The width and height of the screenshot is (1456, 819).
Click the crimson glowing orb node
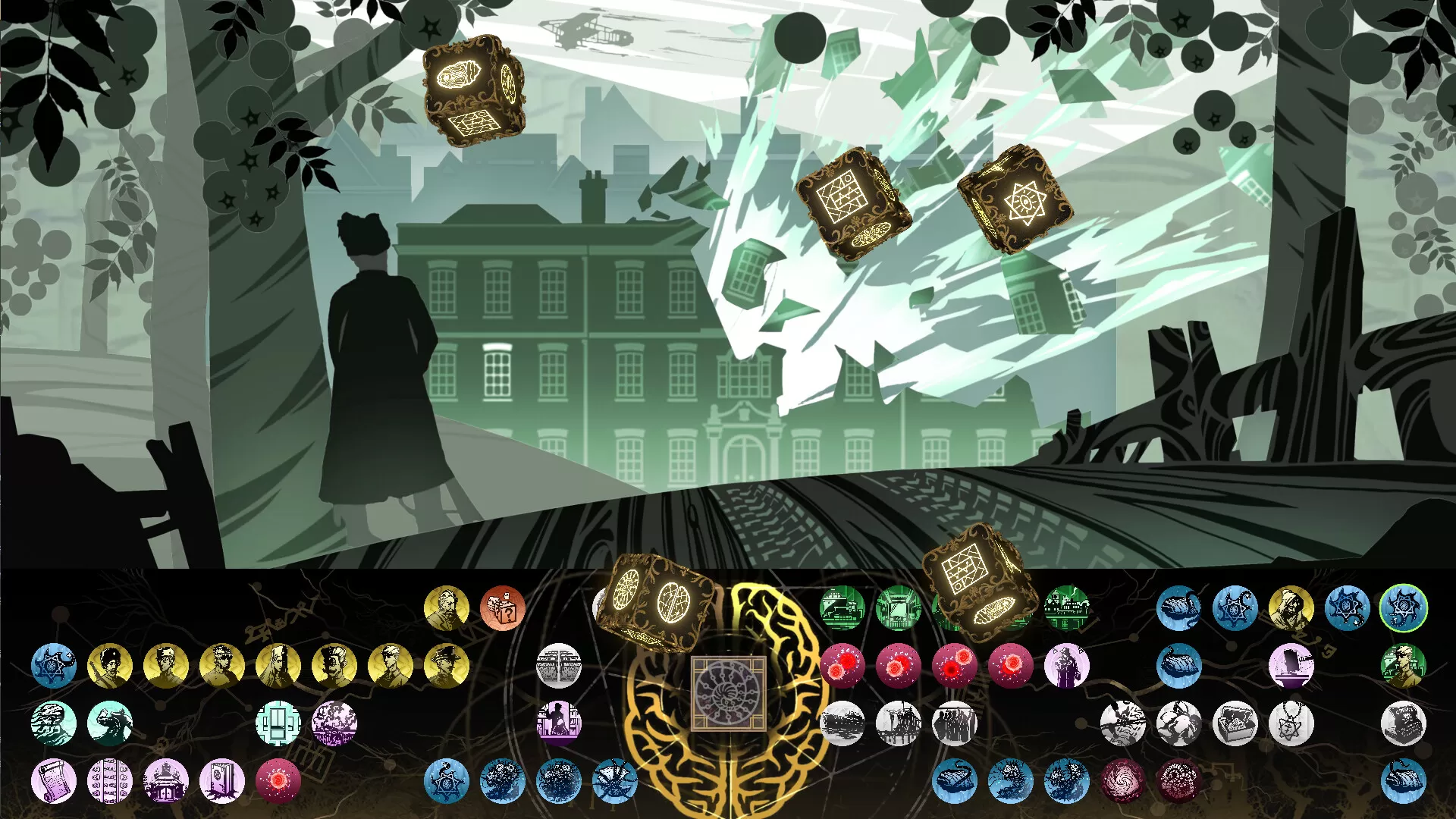[x=278, y=780]
